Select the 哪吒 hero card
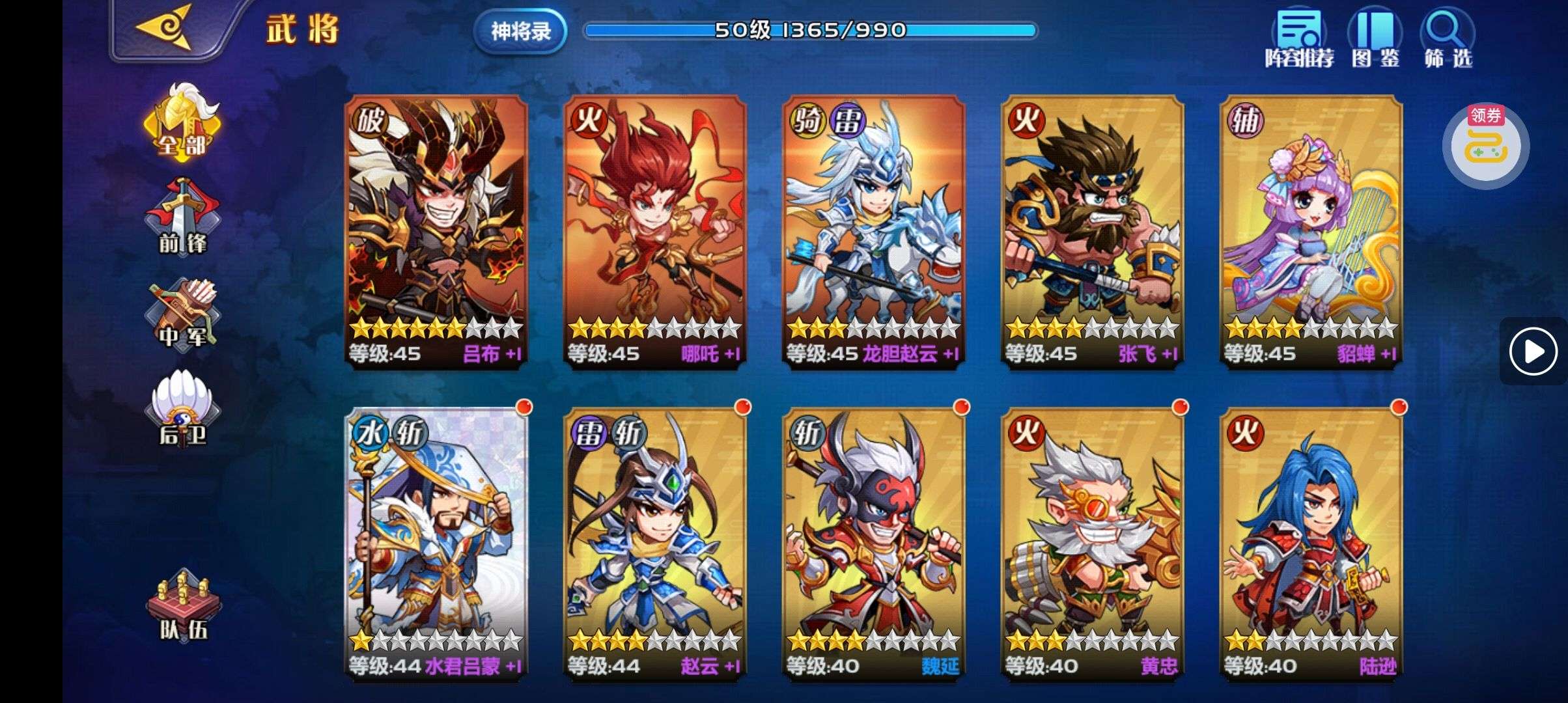Viewport: 1568px width, 703px height. tap(654, 231)
